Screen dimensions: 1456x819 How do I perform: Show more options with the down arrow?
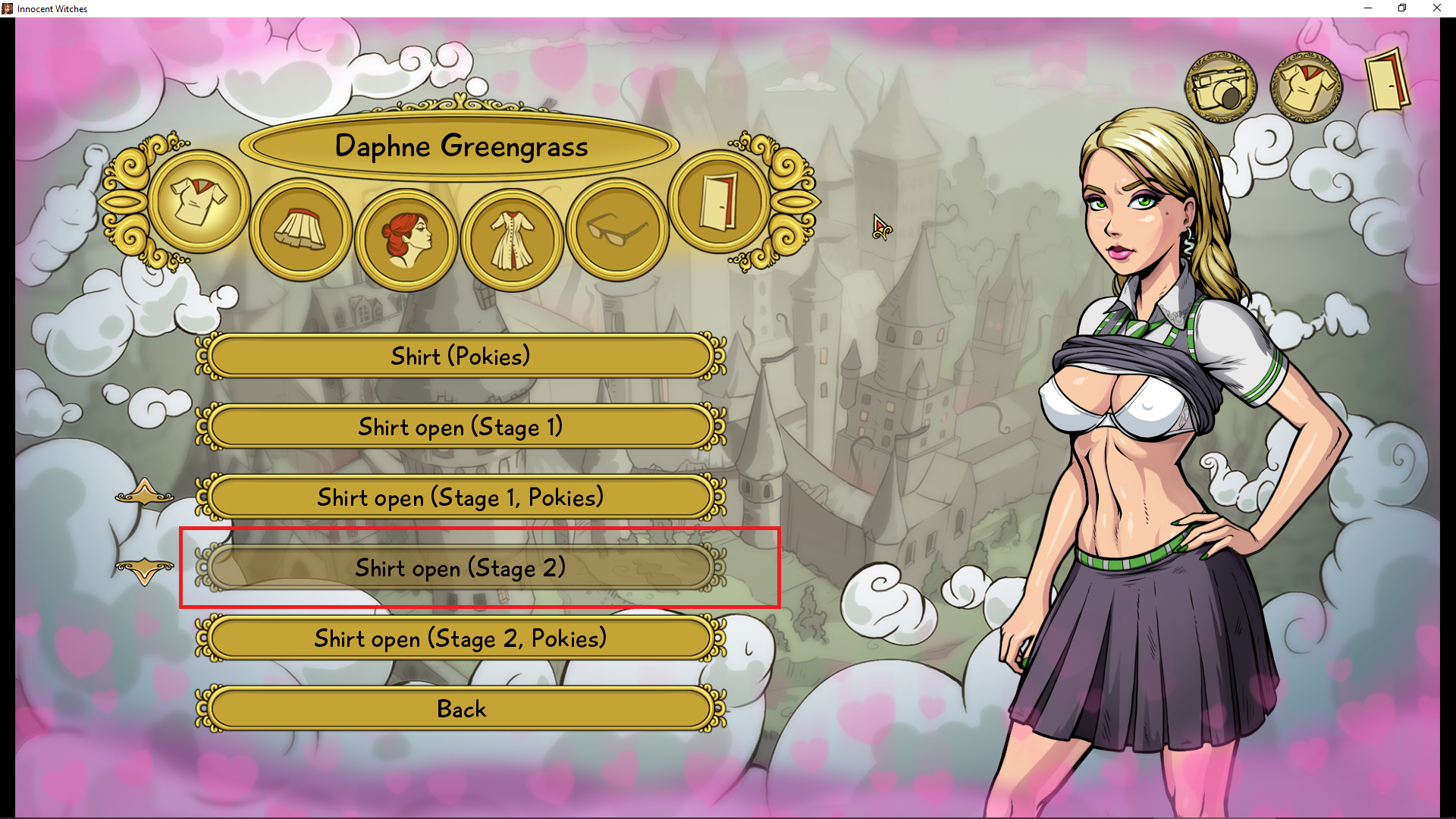[144, 570]
